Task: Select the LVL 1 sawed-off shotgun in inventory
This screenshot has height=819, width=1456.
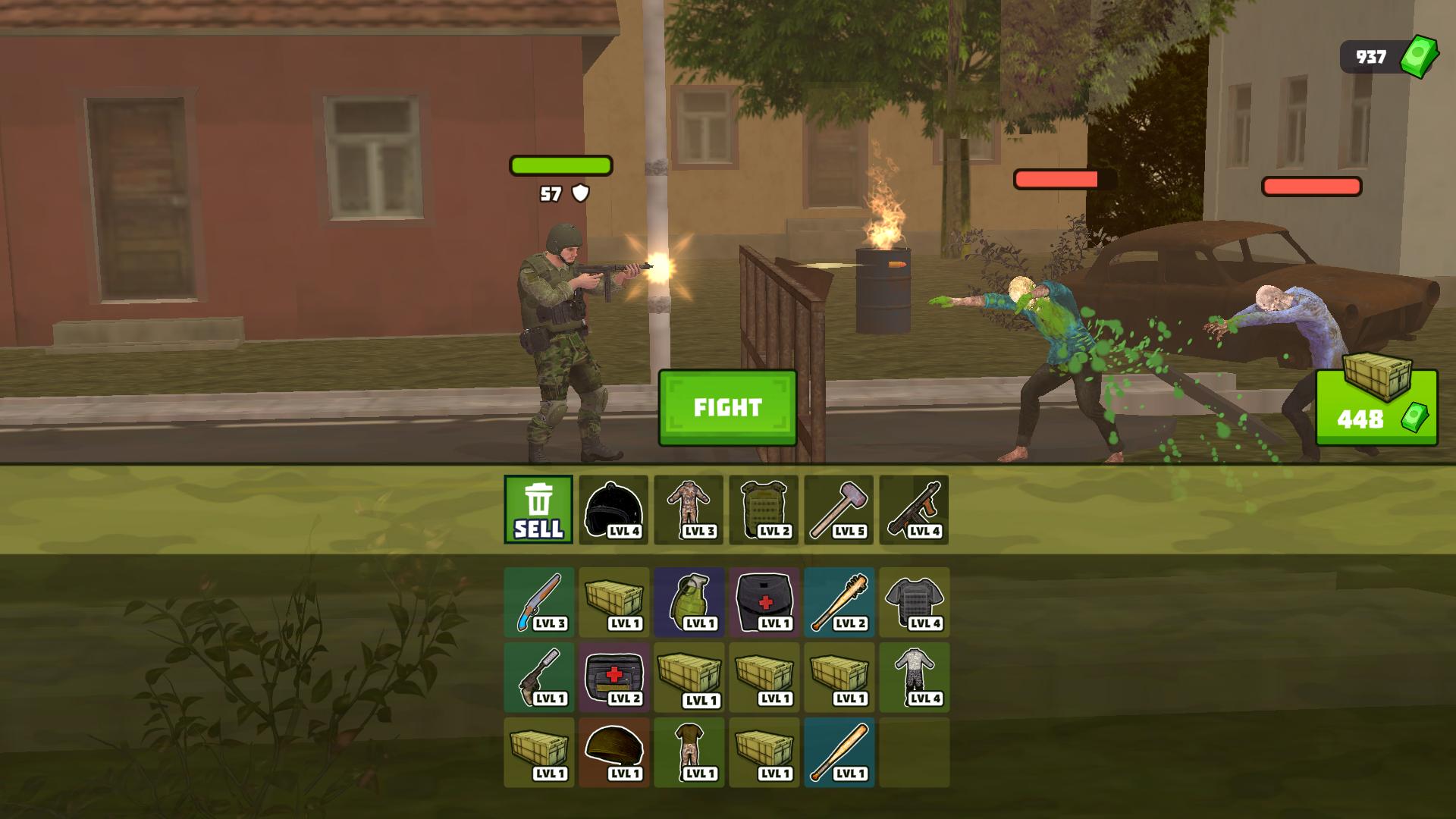Action: coord(538,679)
